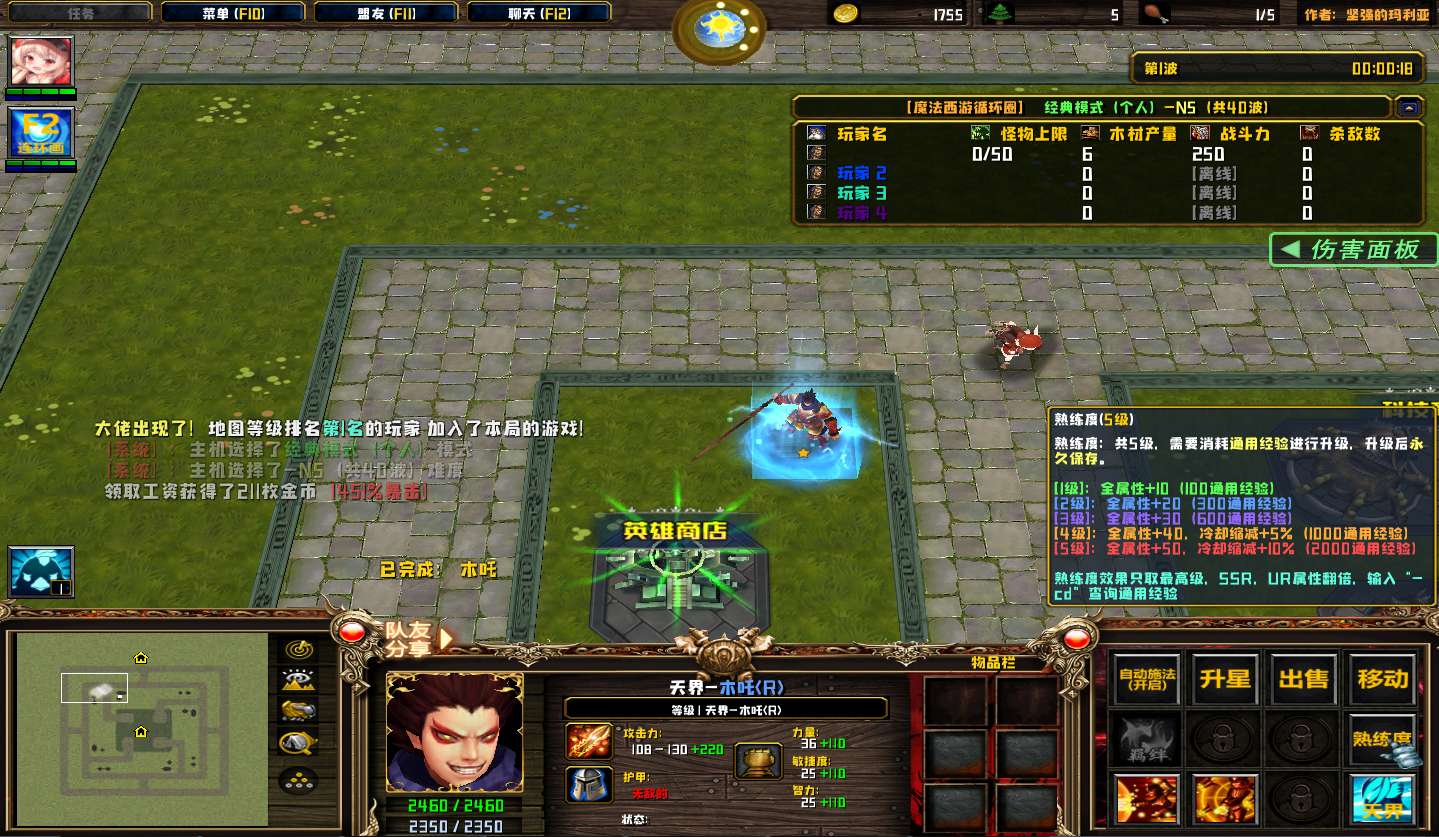Screen dimensions: 1439x837
Task: Select the pink-haired girl hero portrait
Action: tap(41, 62)
